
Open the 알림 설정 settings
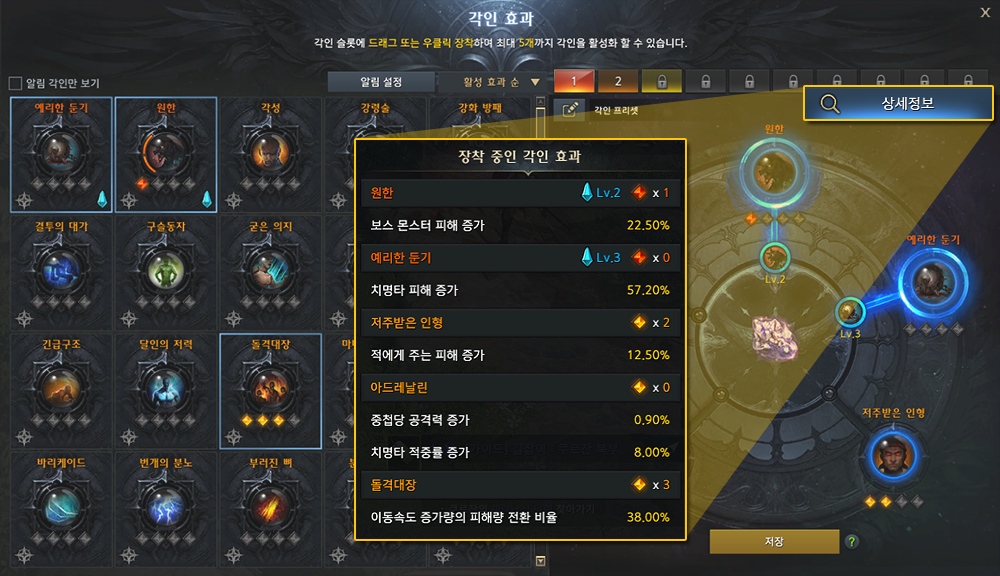[382, 82]
